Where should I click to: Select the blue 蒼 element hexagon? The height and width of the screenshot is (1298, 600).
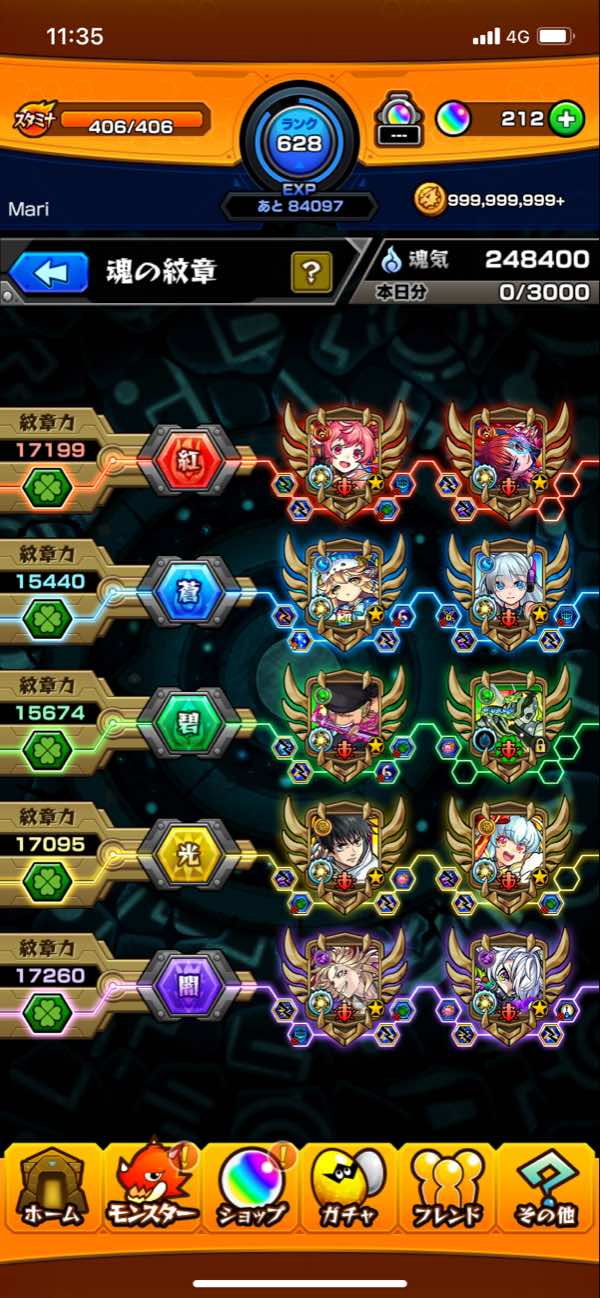[187, 592]
